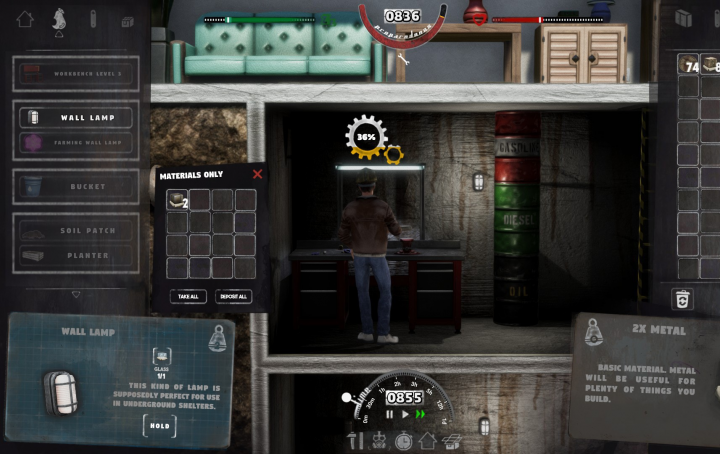Select the Planter recipe
This screenshot has height=454, width=720.
click(76, 256)
